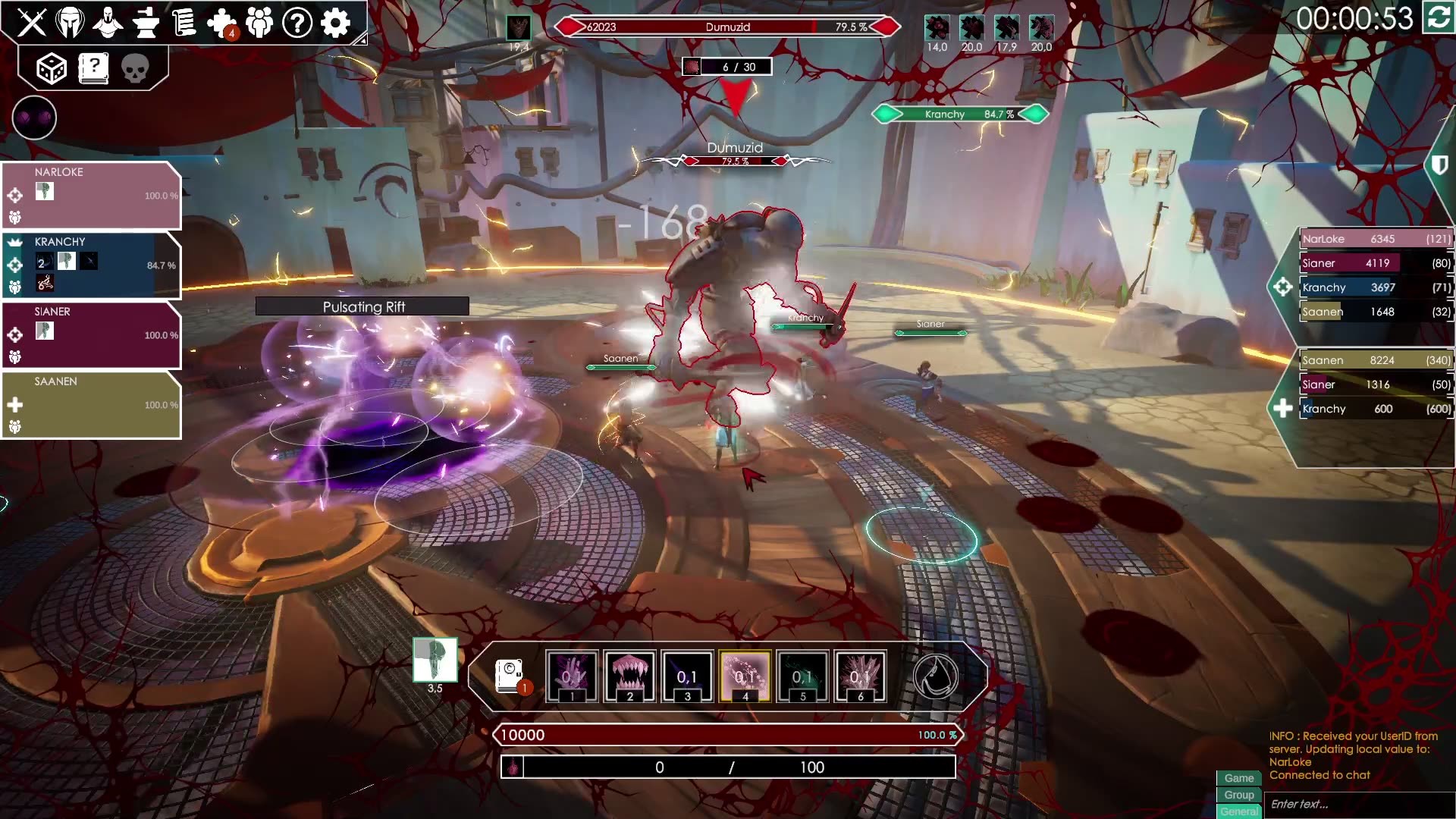Activate the fanged jaws ability in slot 2

[629, 676]
